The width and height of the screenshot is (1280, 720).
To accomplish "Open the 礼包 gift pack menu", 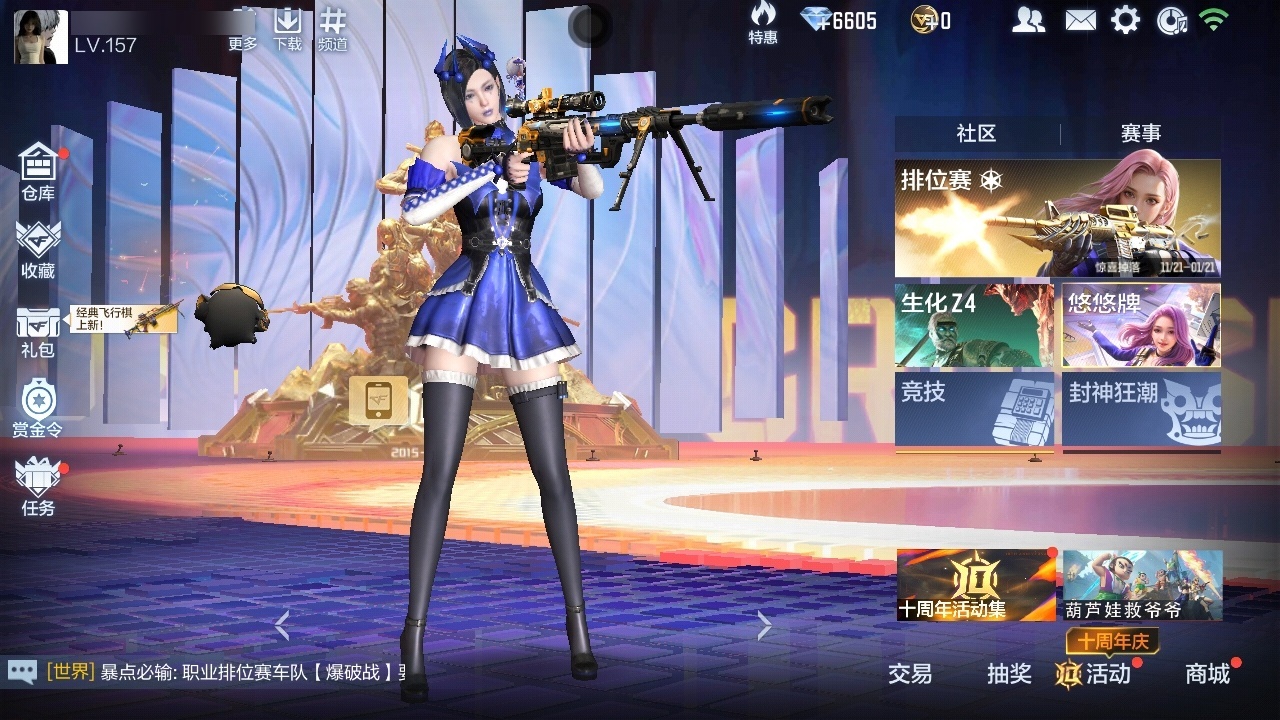I will (38, 332).
